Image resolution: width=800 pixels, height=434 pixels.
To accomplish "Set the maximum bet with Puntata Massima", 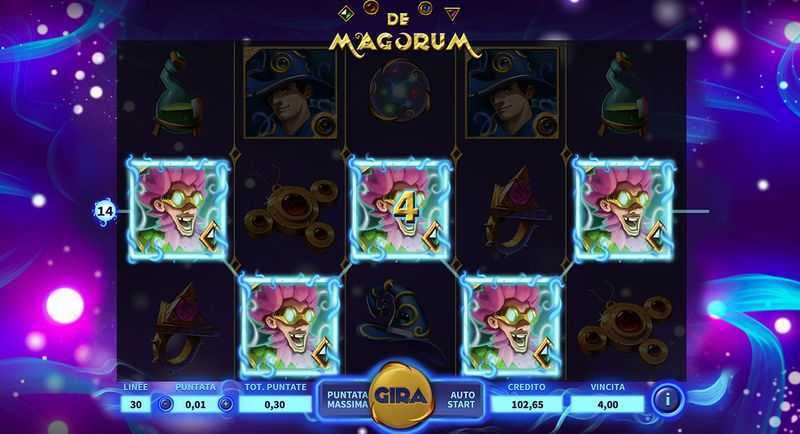I will point(345,399).
